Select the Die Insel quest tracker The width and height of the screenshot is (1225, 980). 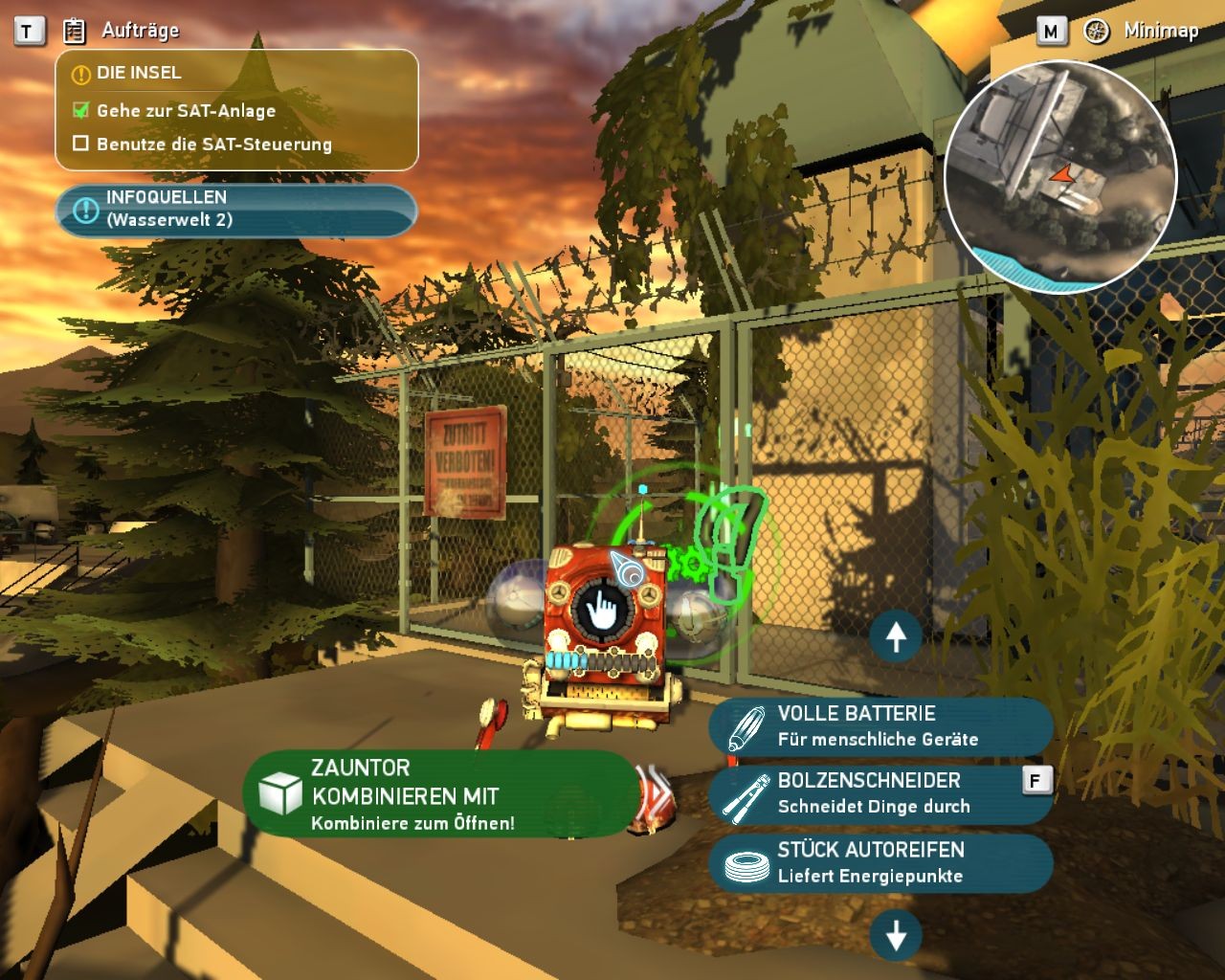tap(236, 109)
